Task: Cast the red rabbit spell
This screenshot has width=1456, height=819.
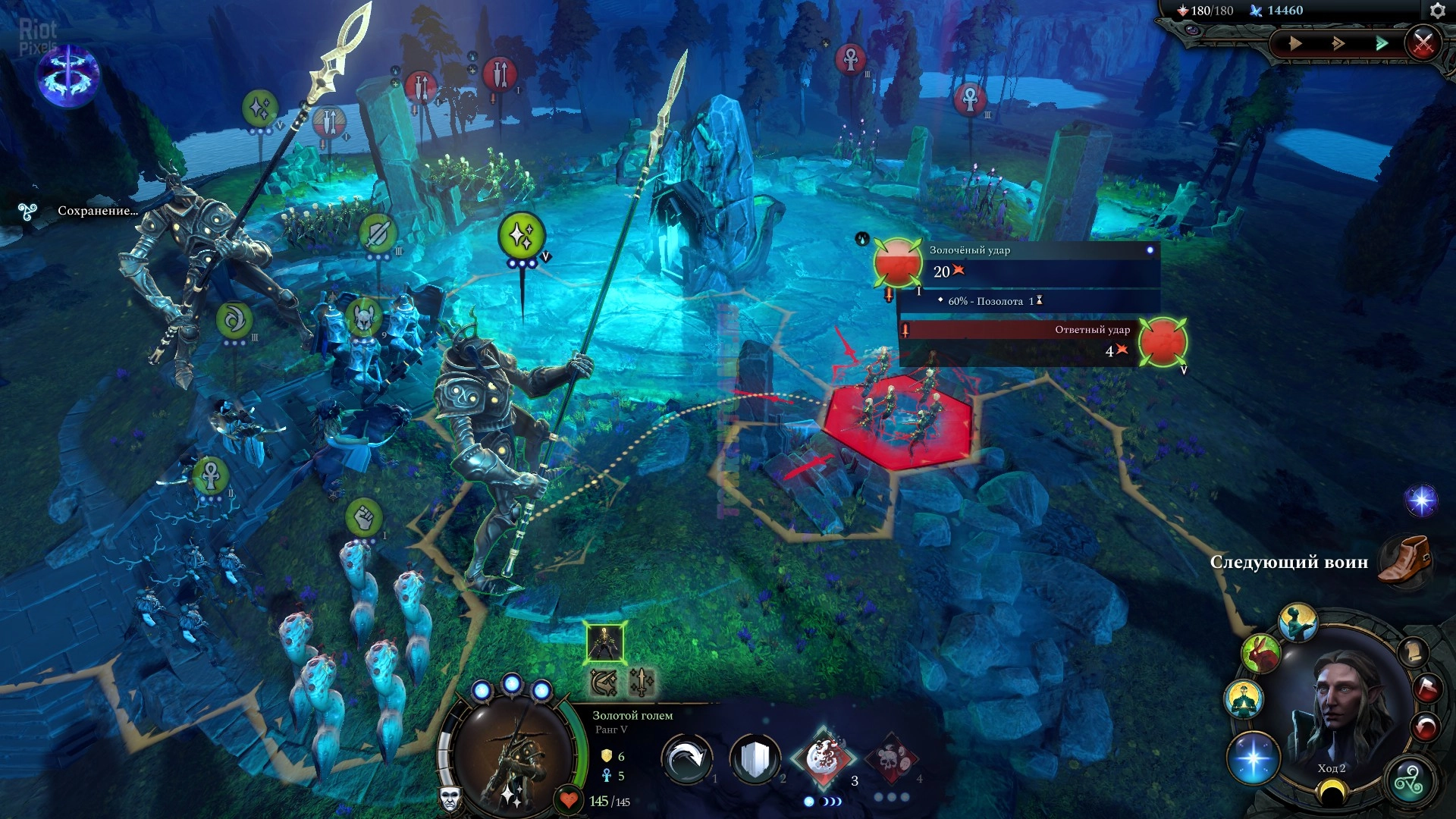Action: tap(1260, 653)
